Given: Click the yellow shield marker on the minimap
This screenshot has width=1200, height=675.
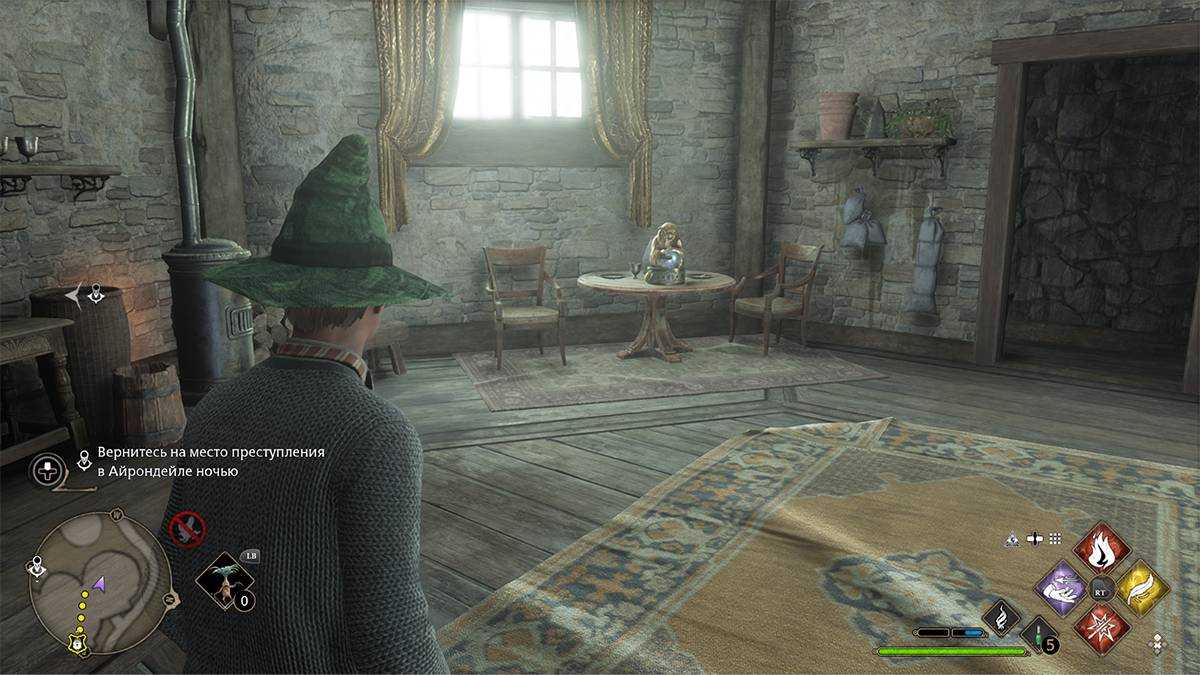Looking at the screenshot, I should (x=75, y=643).
